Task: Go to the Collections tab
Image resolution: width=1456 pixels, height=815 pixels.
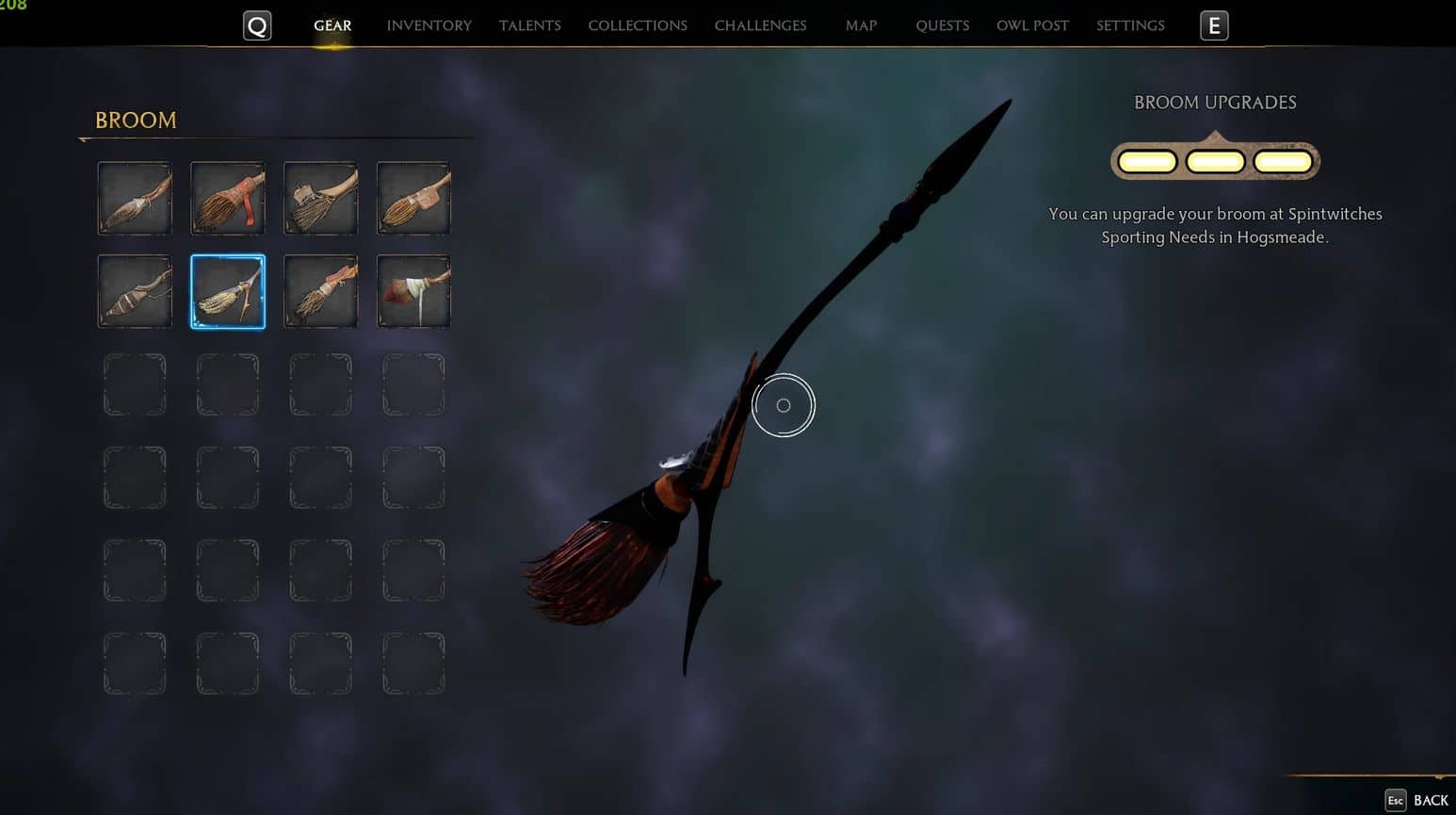Action: coord(638,25)
